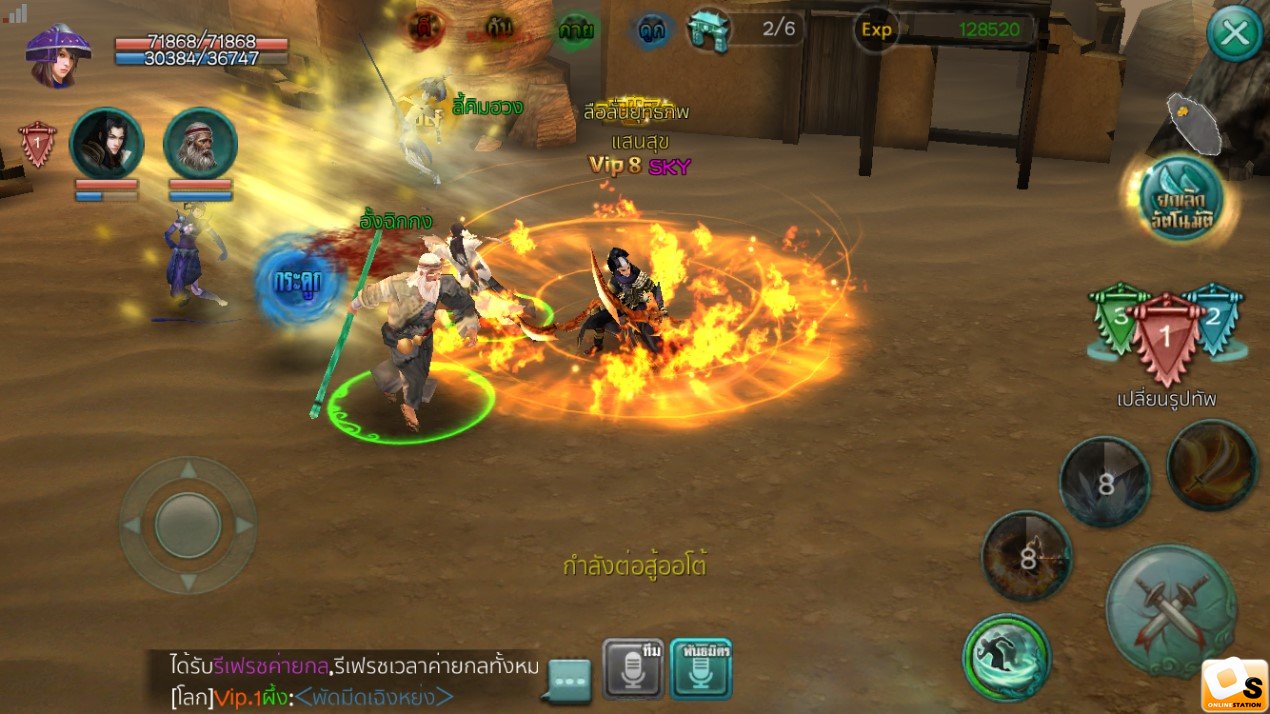Open the main hero portrait with purple hat

(x=58, y=55)
